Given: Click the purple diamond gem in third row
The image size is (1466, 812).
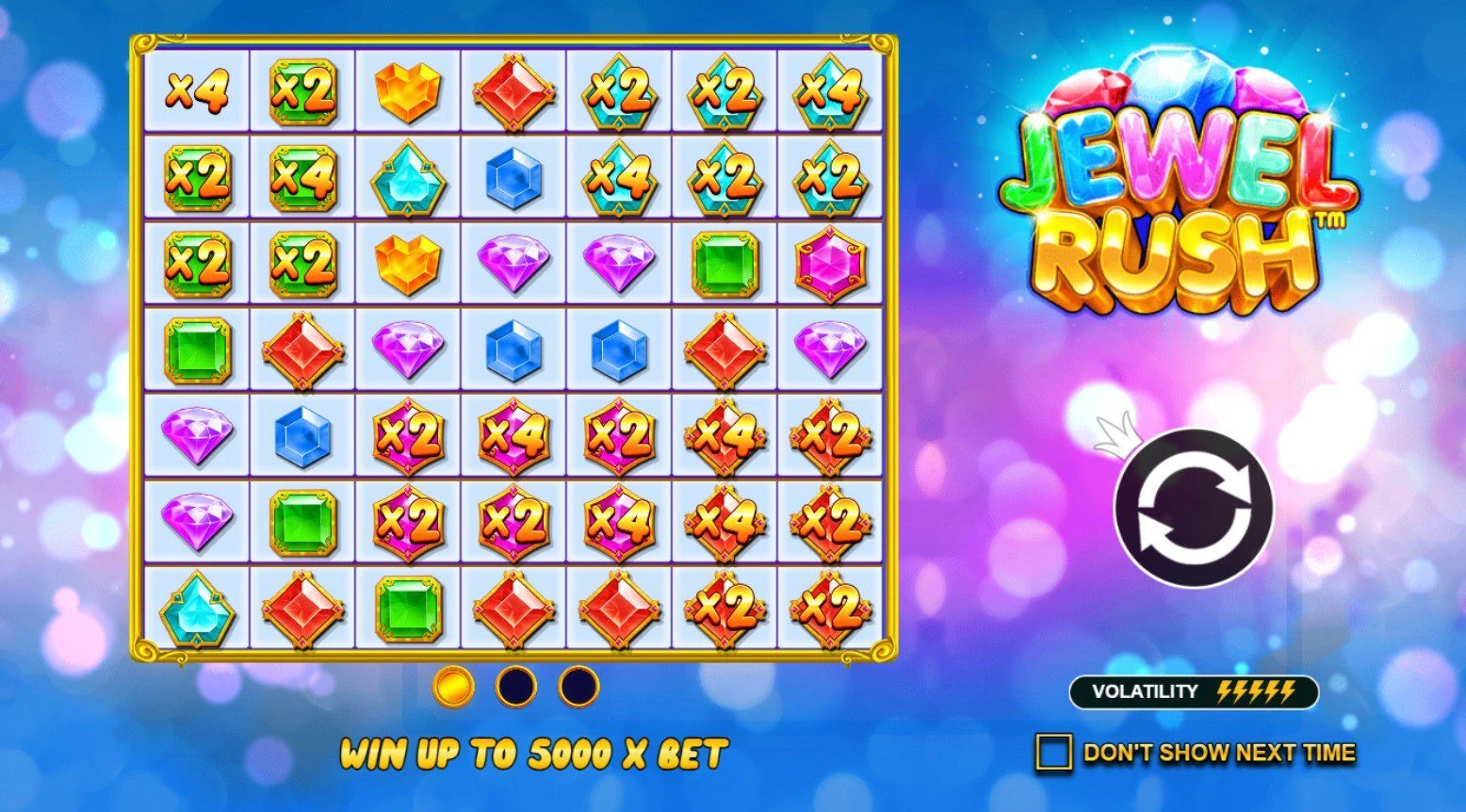Looking at the screenshot, I should coord(513,264).
